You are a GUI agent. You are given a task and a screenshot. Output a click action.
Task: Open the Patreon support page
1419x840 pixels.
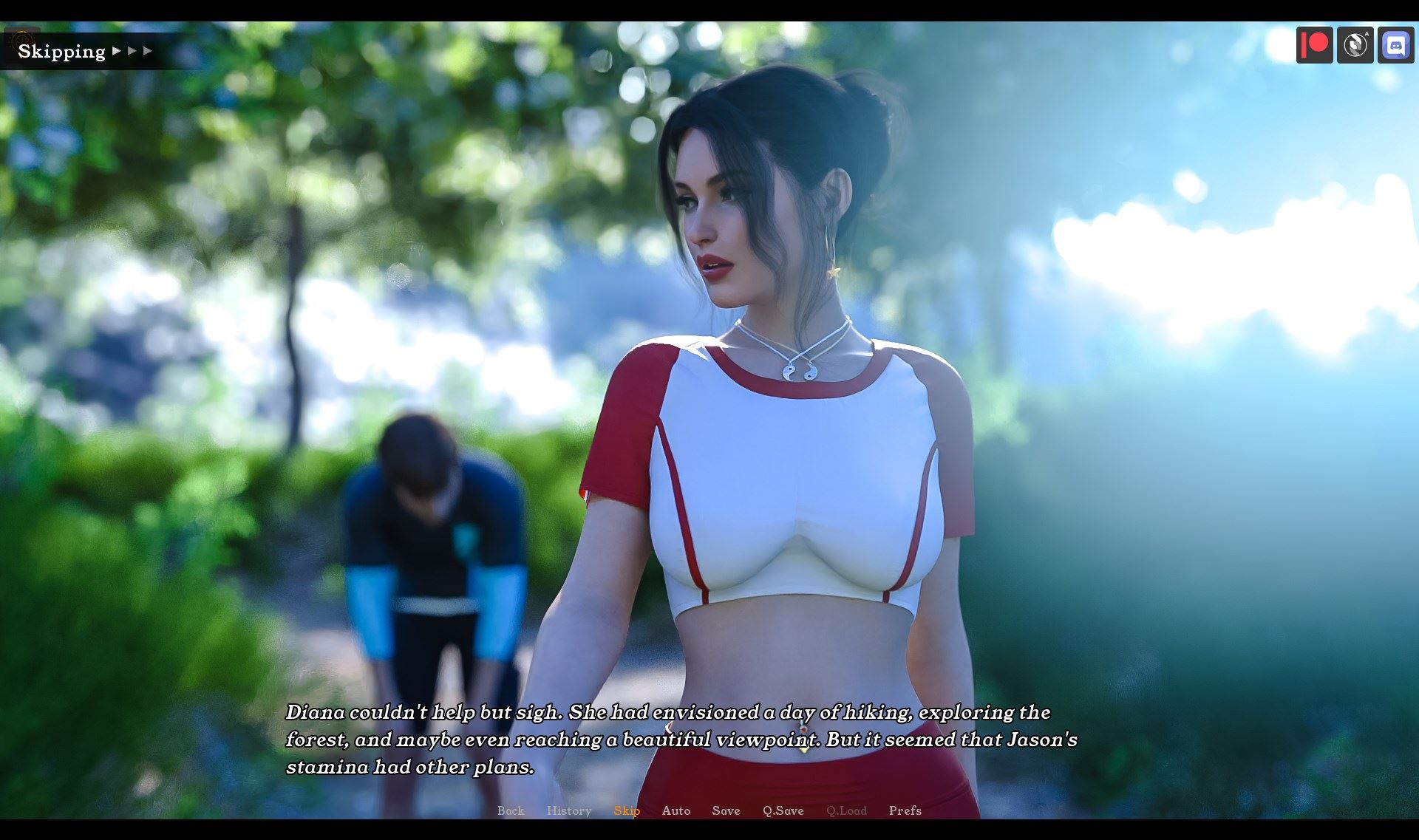pyautogui.click(x=1315, y=46)
